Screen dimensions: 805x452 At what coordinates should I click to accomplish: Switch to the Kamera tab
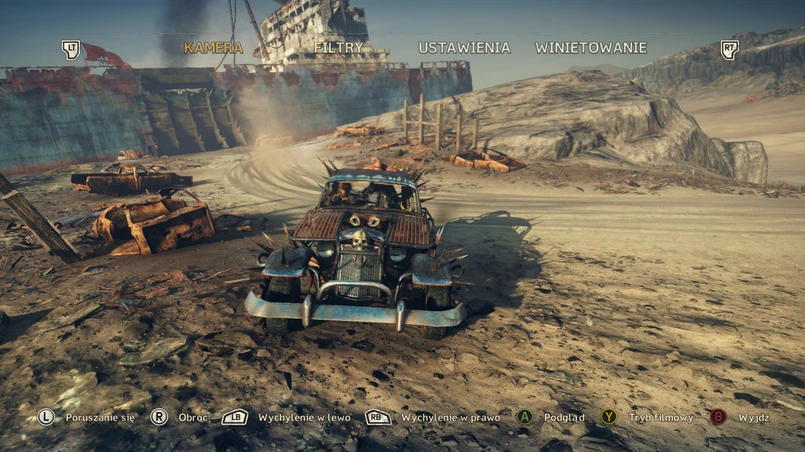[x=213, y=48]
